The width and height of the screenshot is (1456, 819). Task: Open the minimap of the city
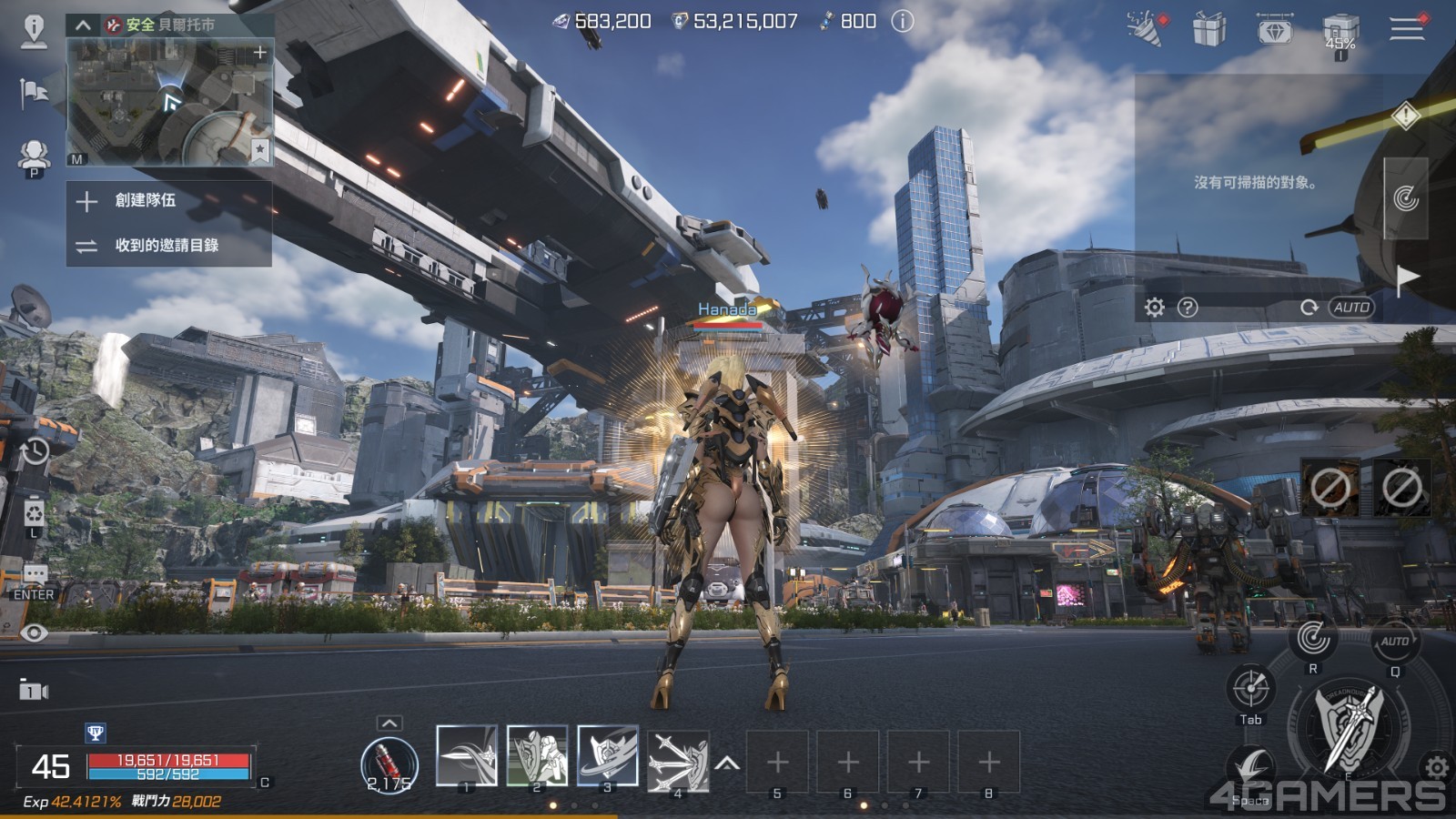pyautogui.click(x=170, y=102)
